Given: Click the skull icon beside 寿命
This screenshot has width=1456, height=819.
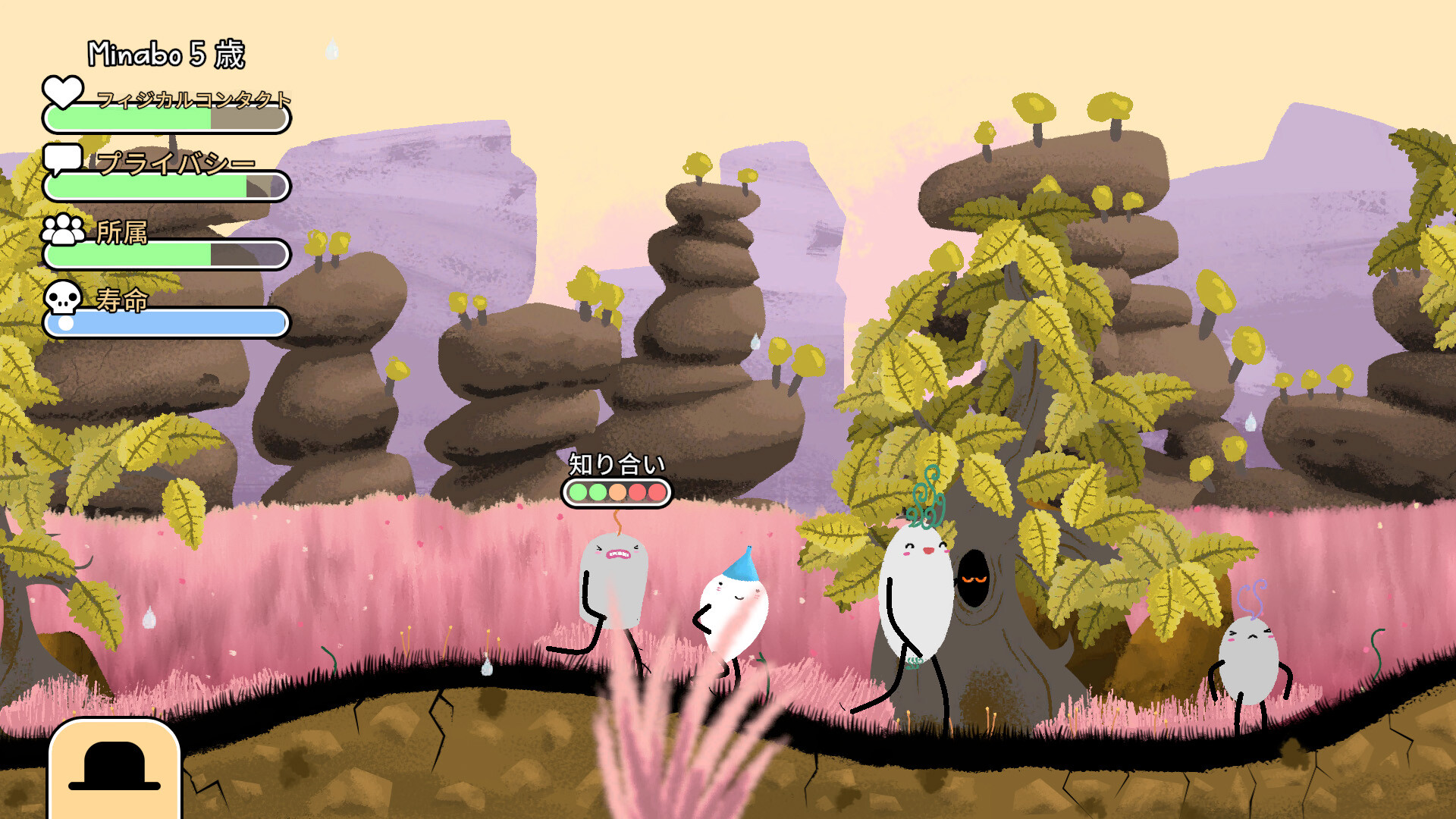Looking at the screenshot, I should tap(64, 299).
